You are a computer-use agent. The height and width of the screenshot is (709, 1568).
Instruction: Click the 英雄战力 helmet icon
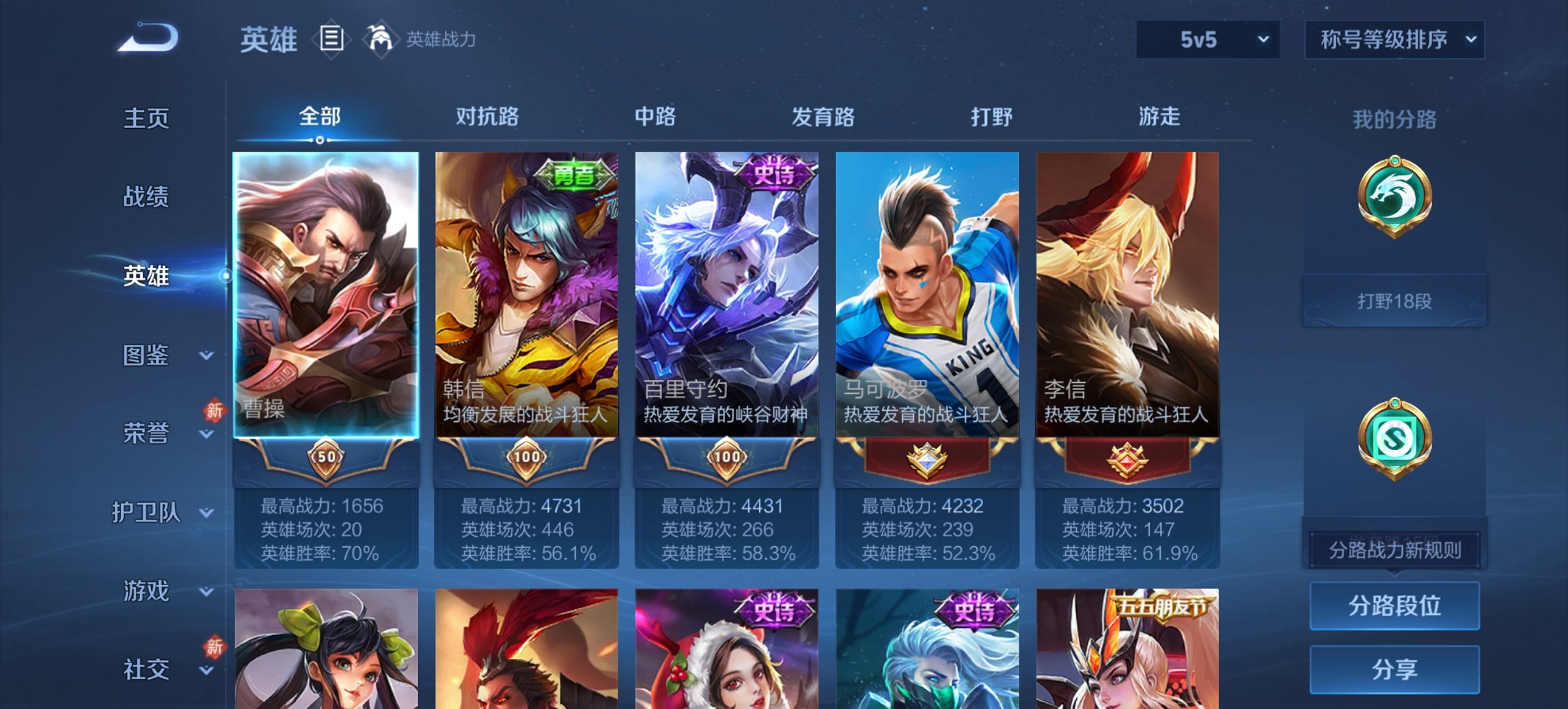380,38
